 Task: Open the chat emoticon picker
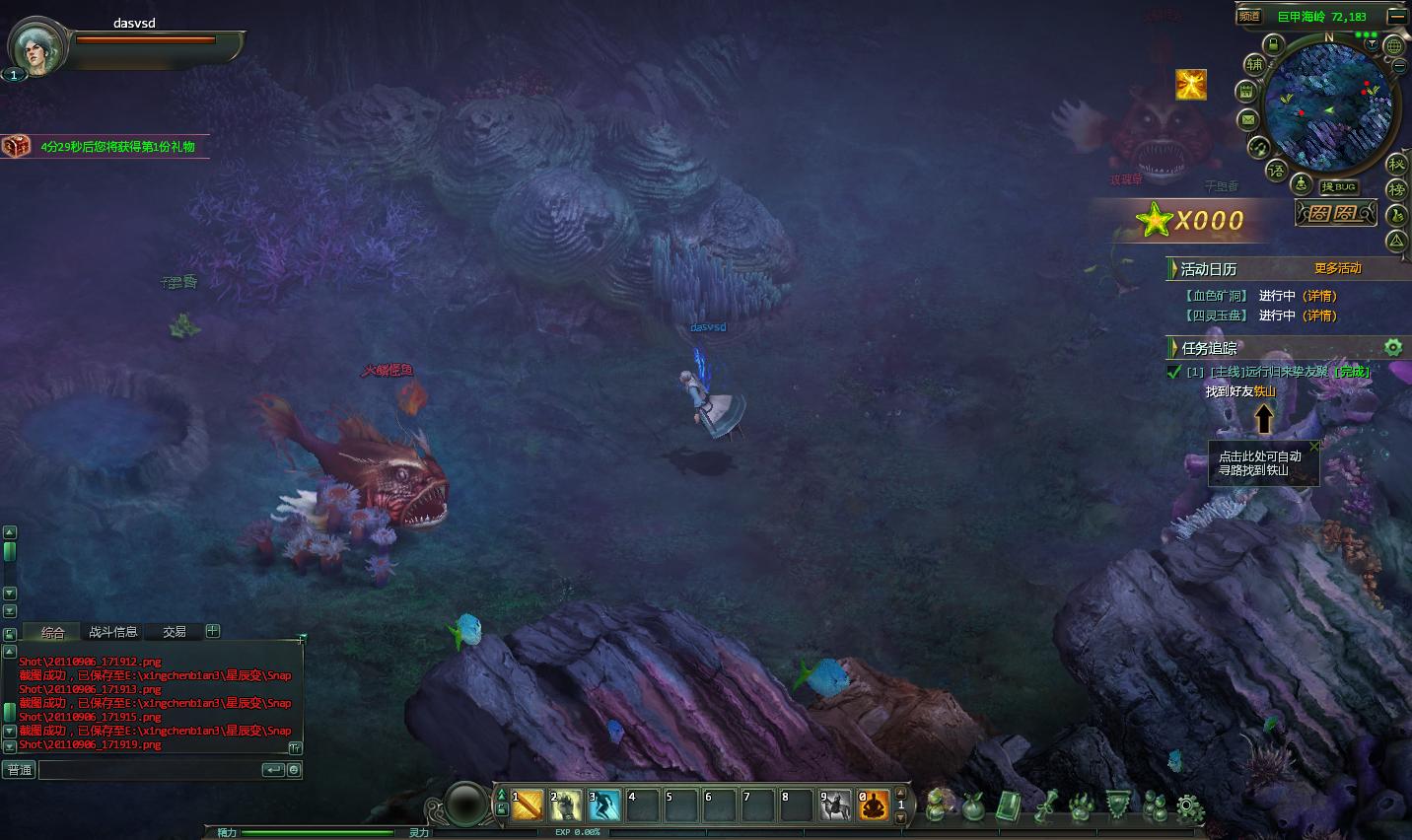tap(294, 770)
